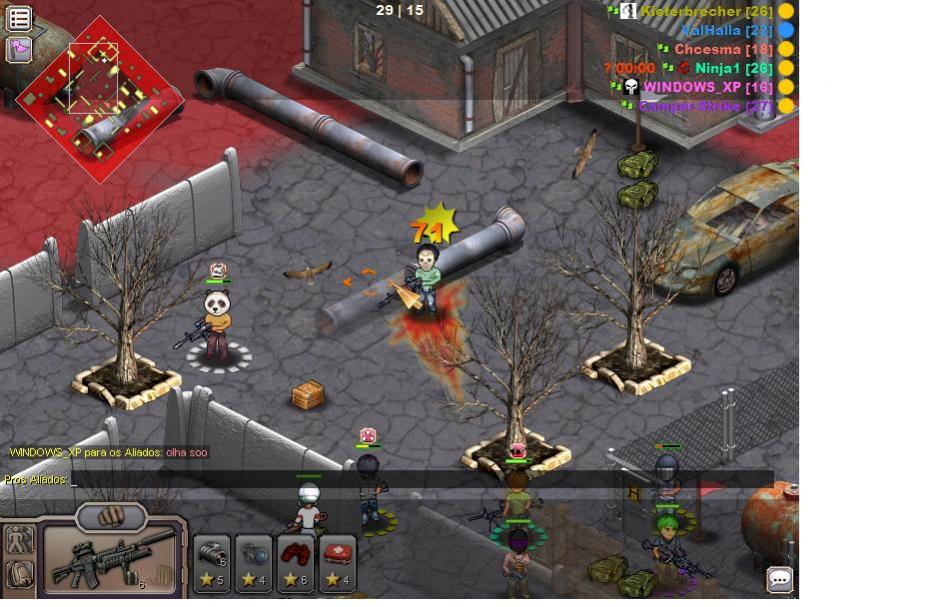Use the first aid medkit
Image resolution: width=951 pixels, height=607 pixels.
coord(338,564)
